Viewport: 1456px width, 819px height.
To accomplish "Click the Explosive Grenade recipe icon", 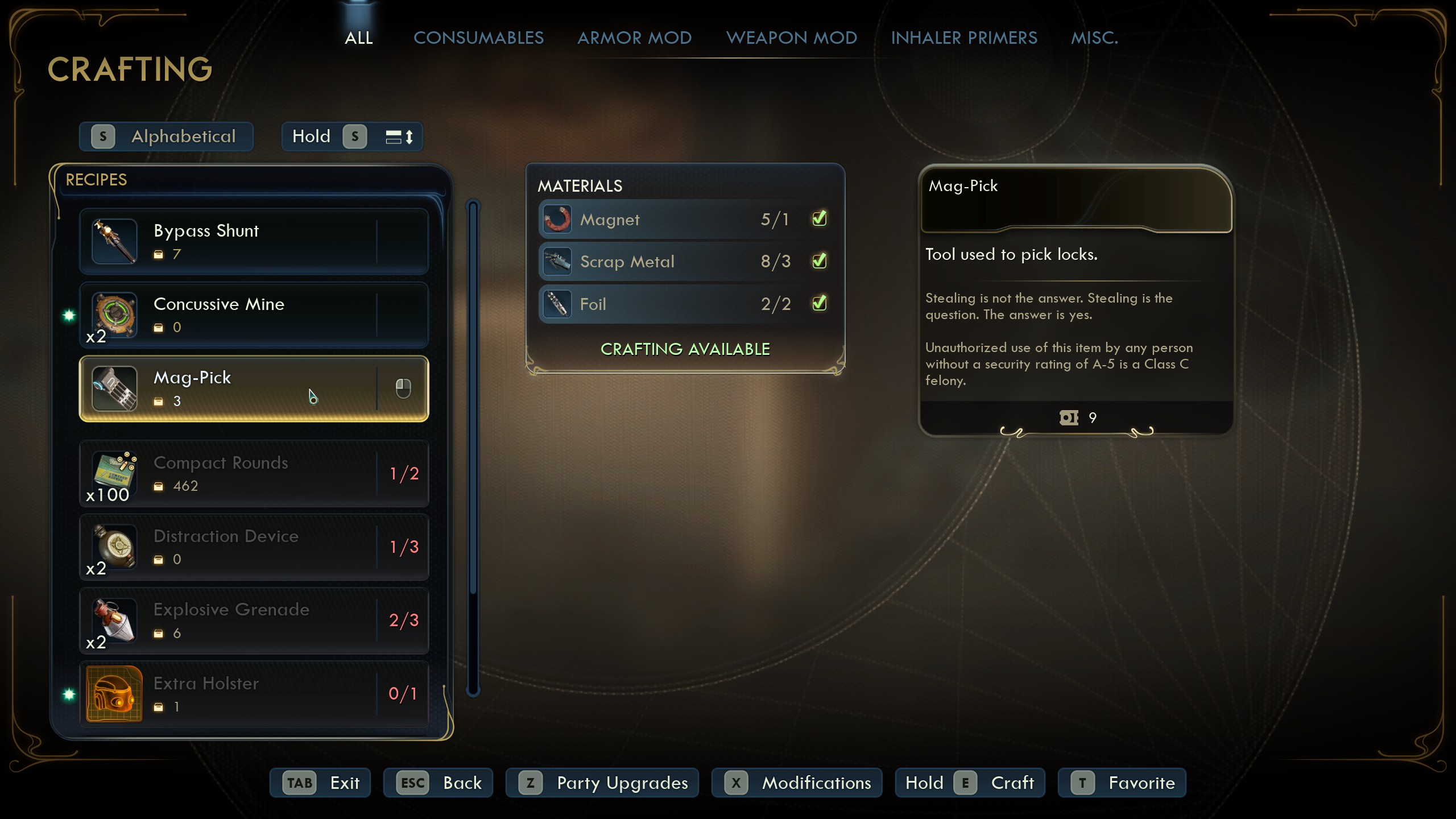I will pos(114,621).
